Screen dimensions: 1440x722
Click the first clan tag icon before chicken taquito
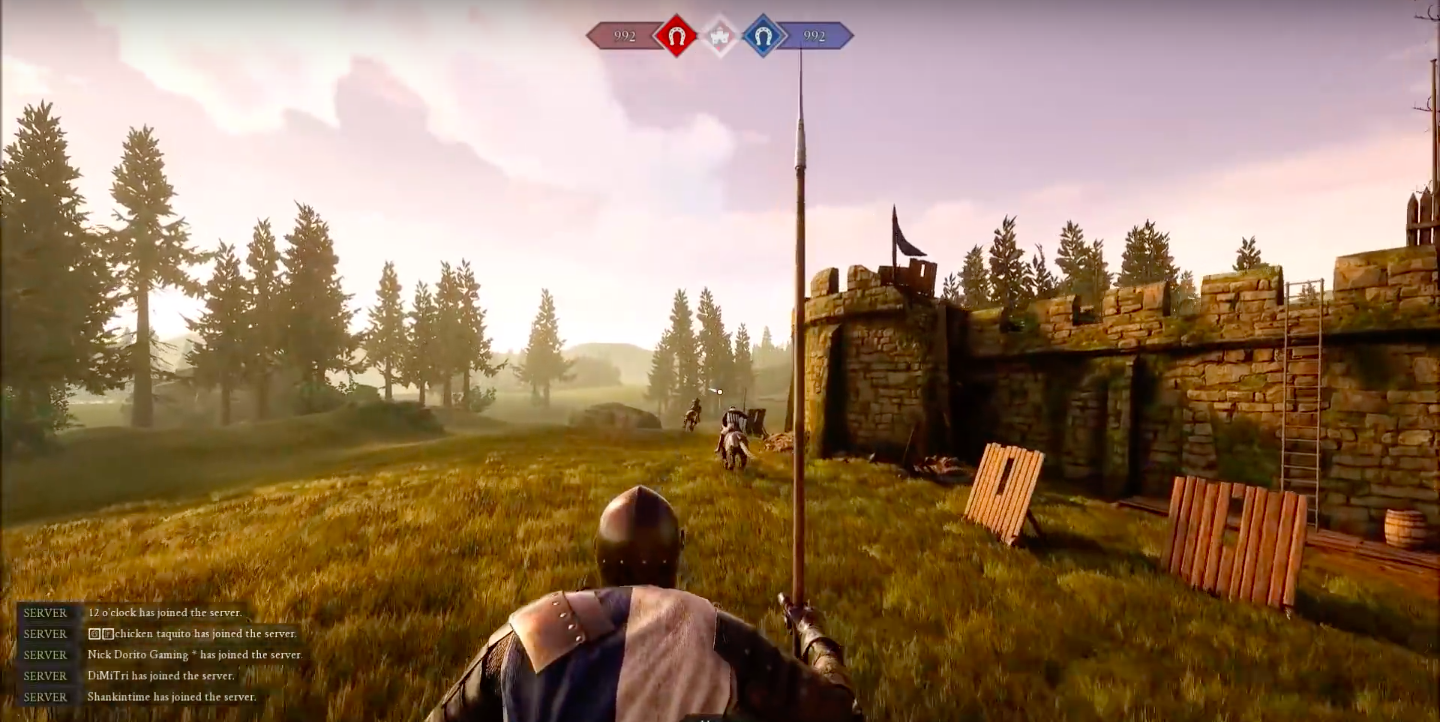tap(94, 633)
